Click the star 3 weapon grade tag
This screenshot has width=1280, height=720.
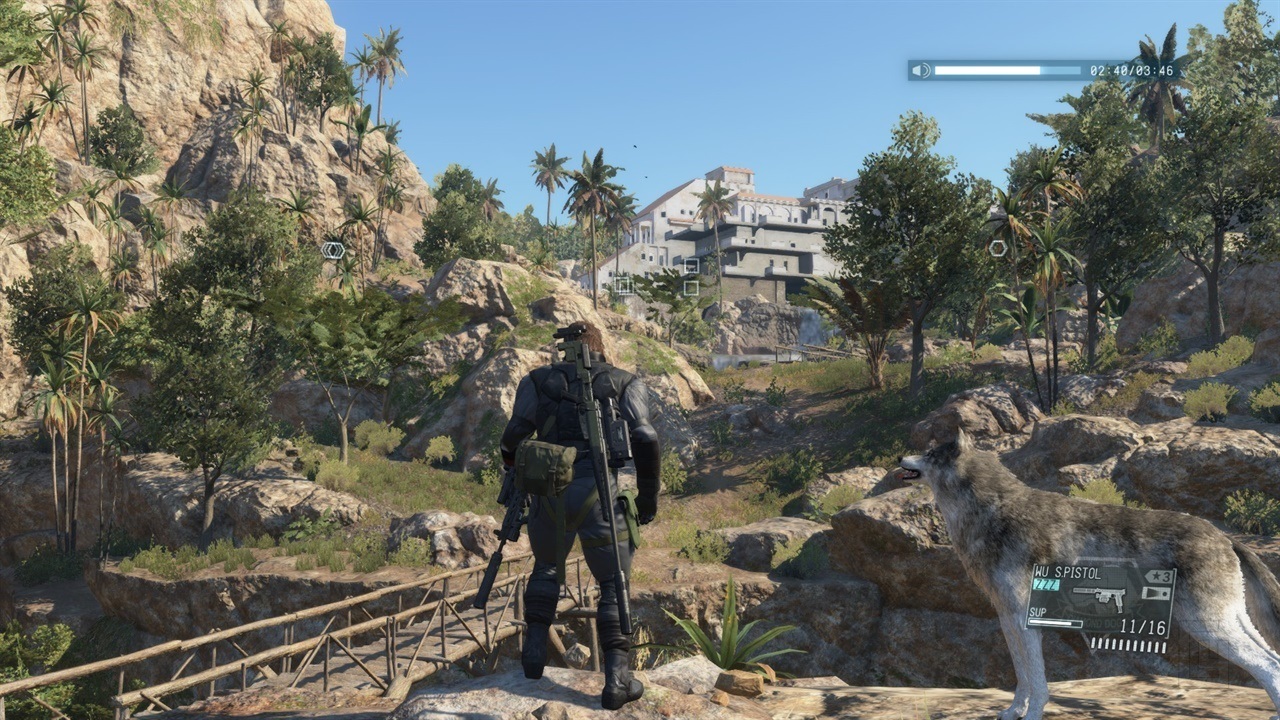click(1159, 576)
